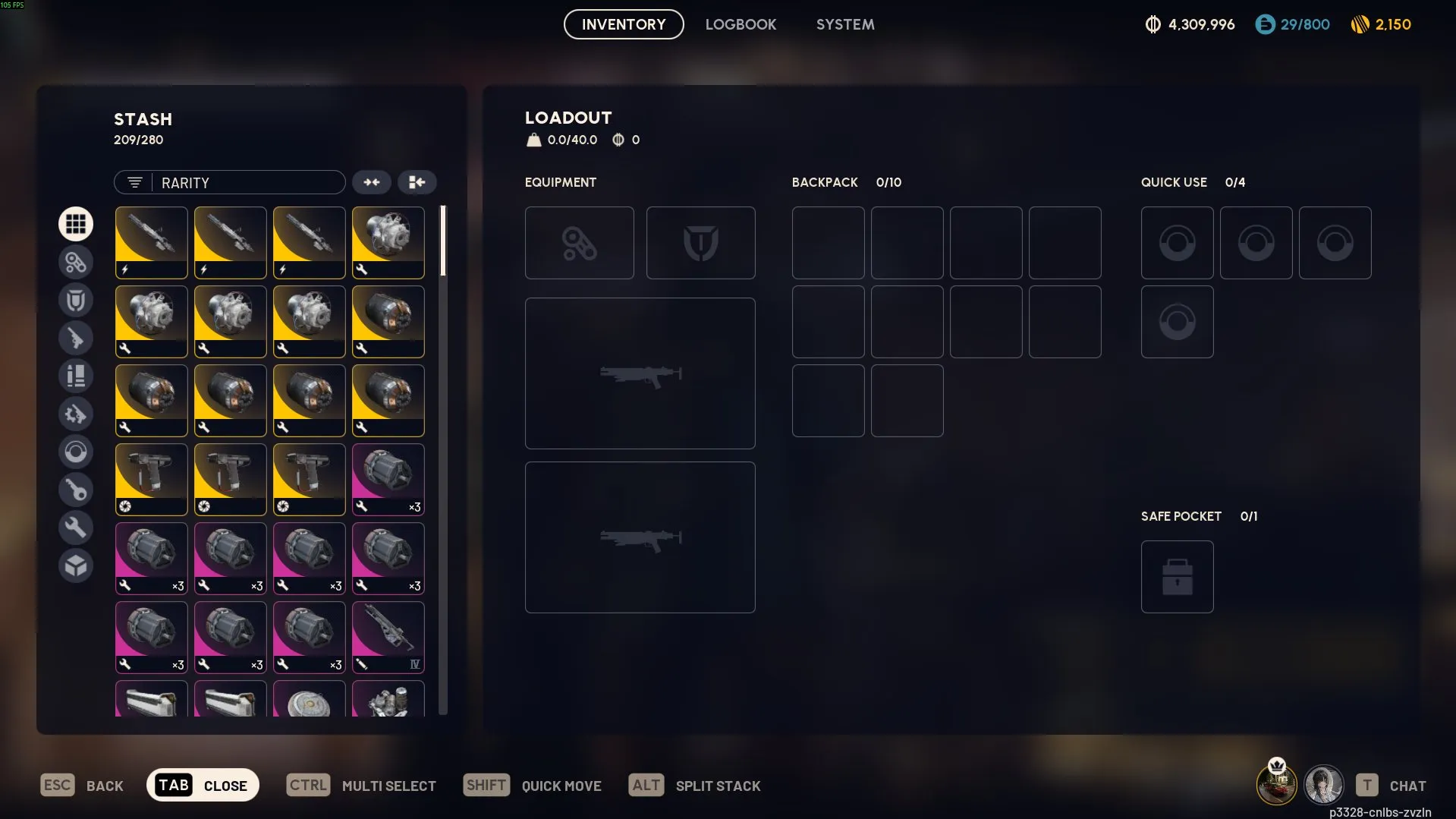Open the System tab
This screenshot has height=819, width=1456.
pyautogui.click(x=845, y=24)
